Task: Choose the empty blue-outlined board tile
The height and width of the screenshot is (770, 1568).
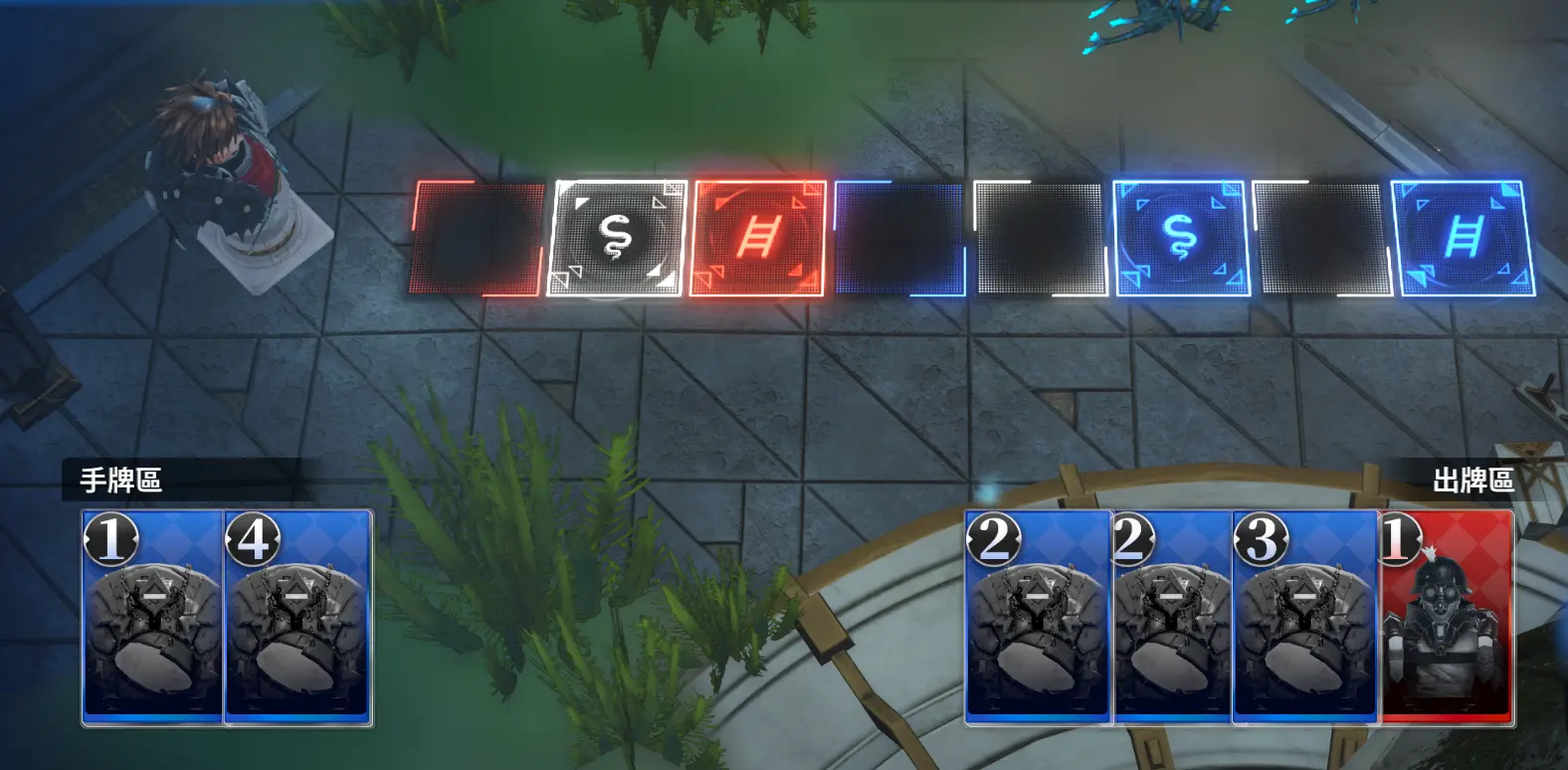Action: [x=899, y=239]
